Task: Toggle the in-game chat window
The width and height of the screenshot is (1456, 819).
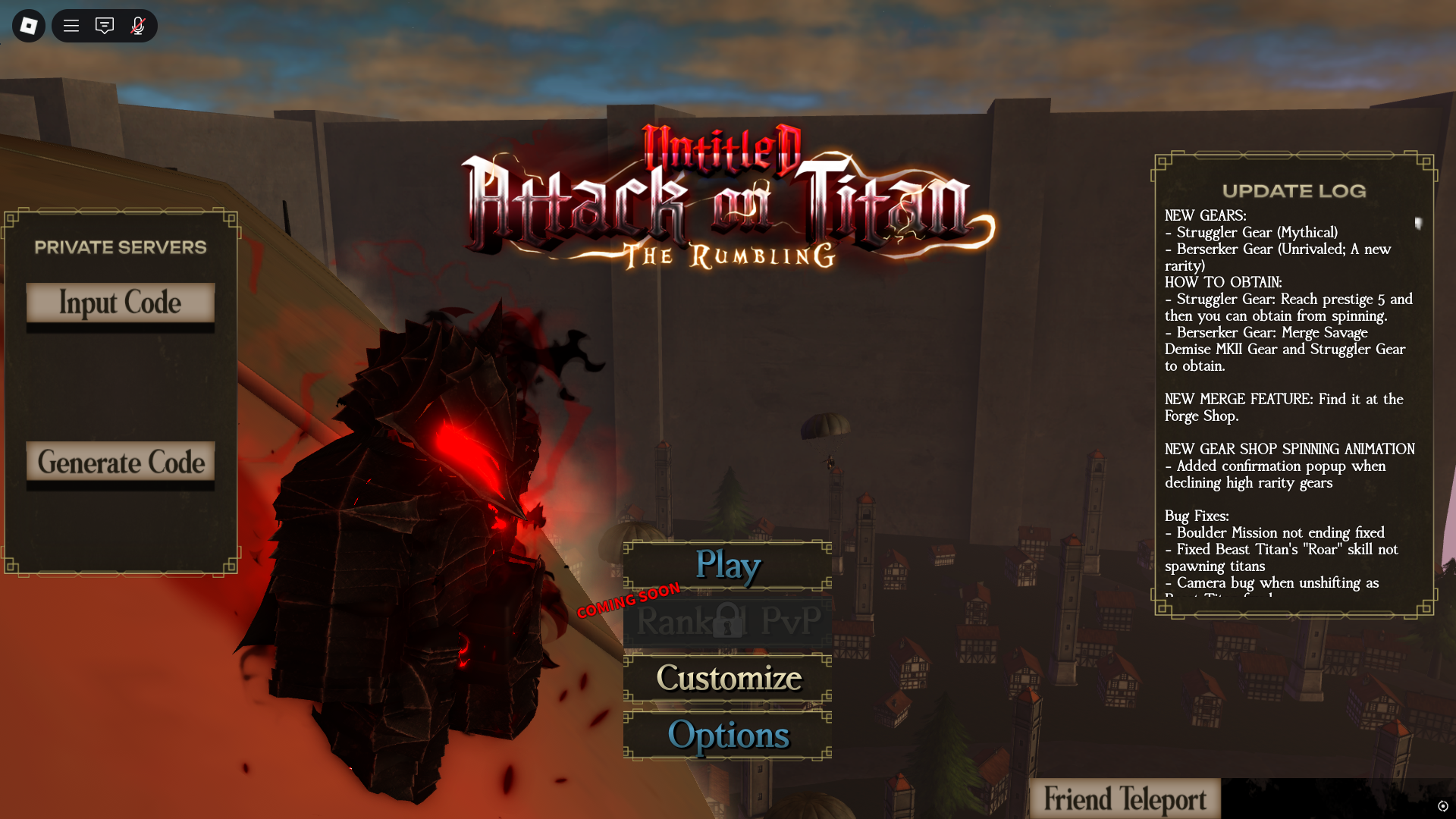Action: pos(104,25)
